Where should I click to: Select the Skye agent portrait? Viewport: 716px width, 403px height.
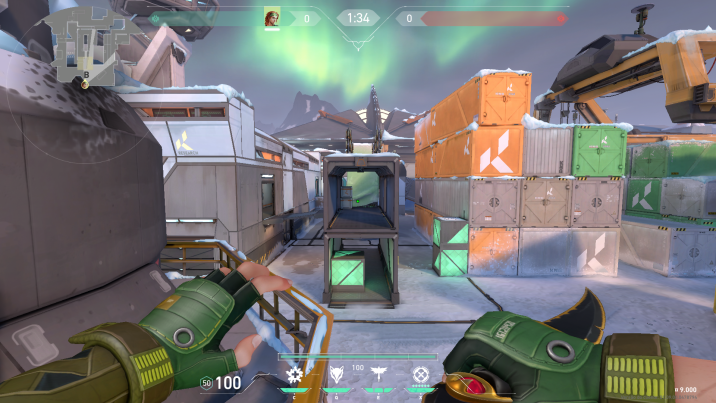tap(272, 18)
